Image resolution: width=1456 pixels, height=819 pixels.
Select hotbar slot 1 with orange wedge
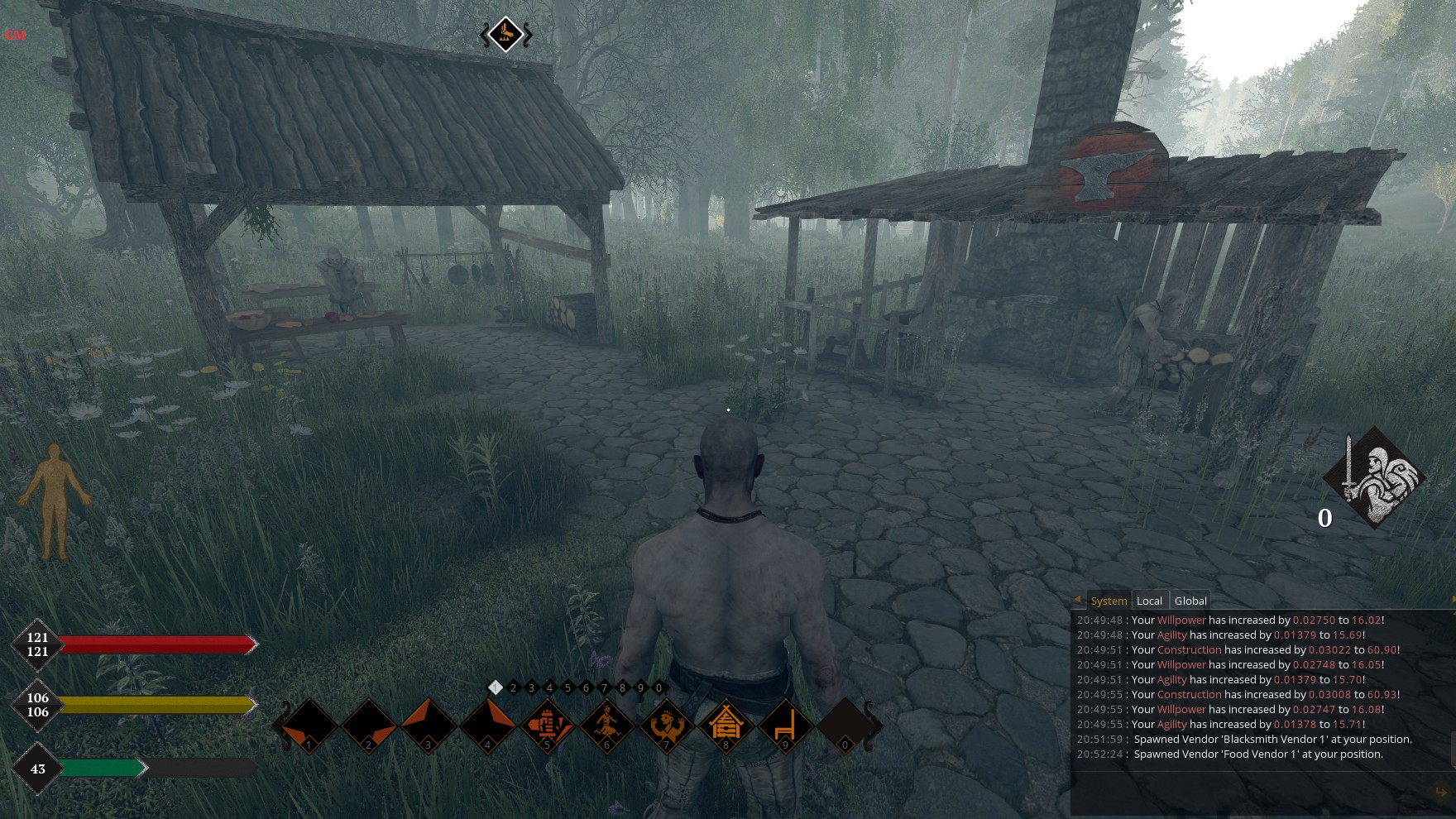coord(309,726)
